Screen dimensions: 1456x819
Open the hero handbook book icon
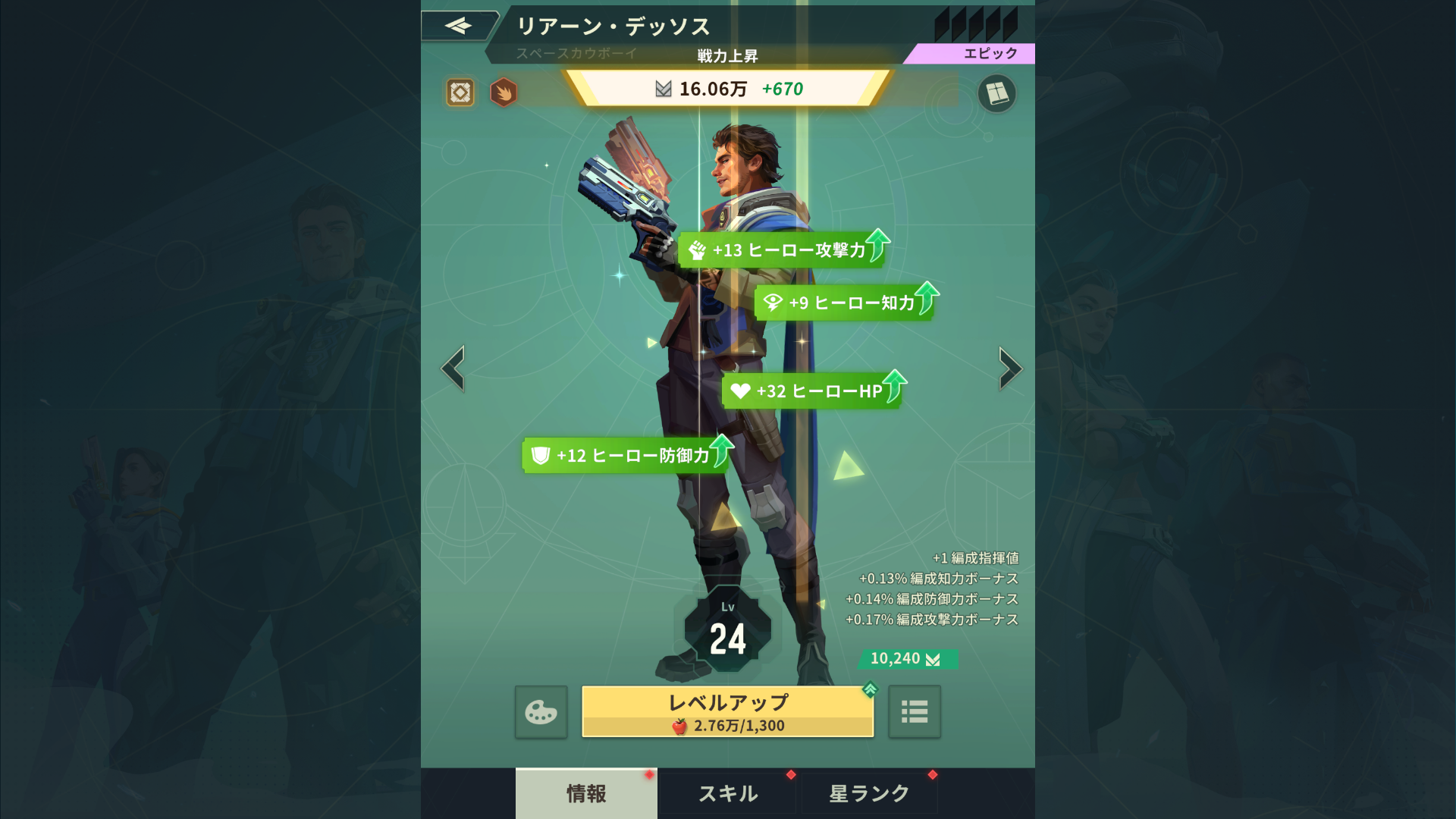(998, 93)
